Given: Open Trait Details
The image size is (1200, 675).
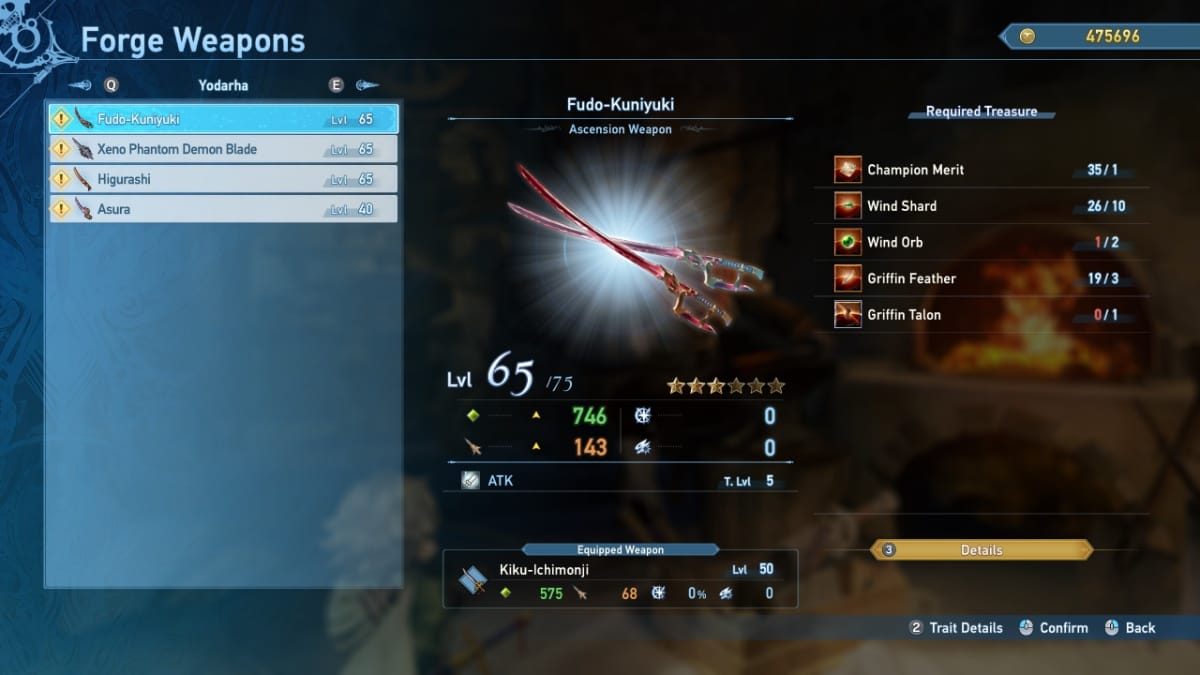Looking at the screenshot, I should 956,628.
